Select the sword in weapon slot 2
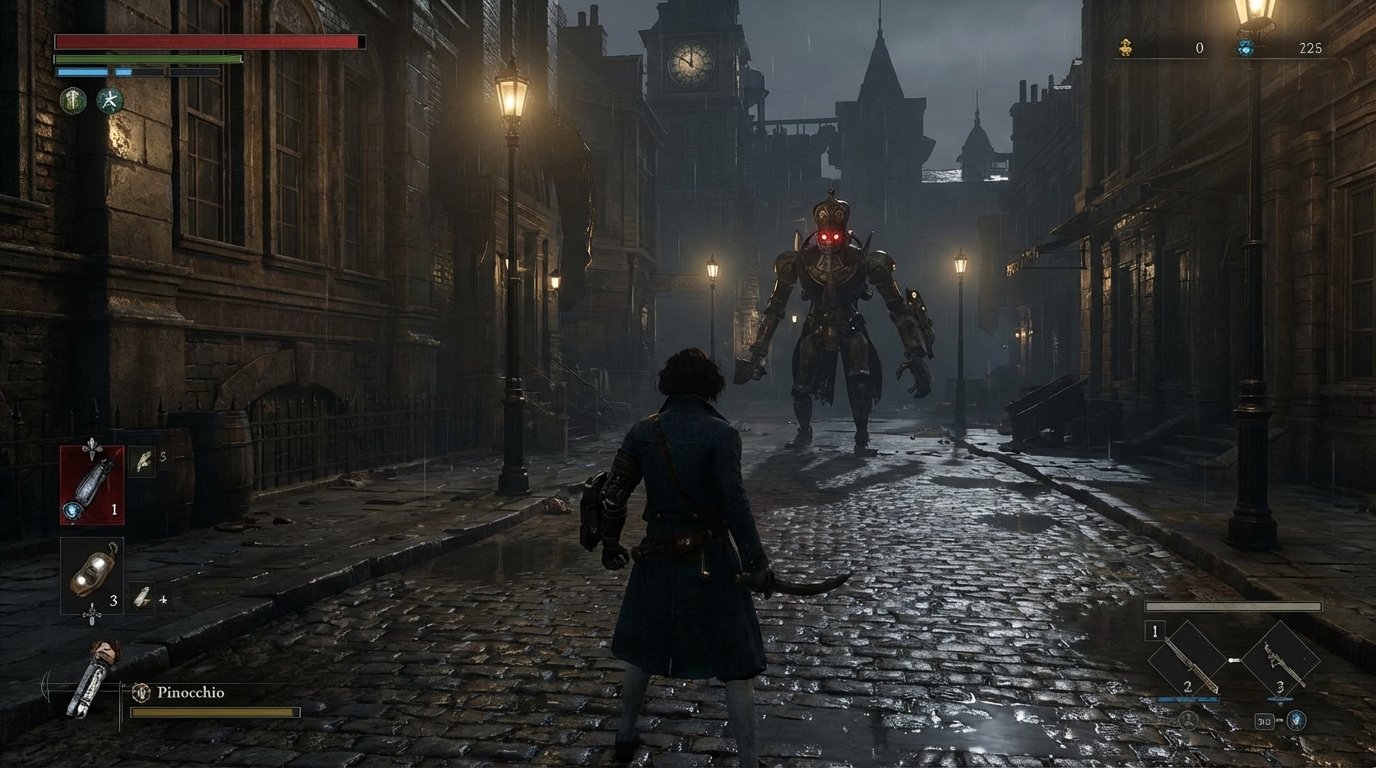 pos(1188,660)
